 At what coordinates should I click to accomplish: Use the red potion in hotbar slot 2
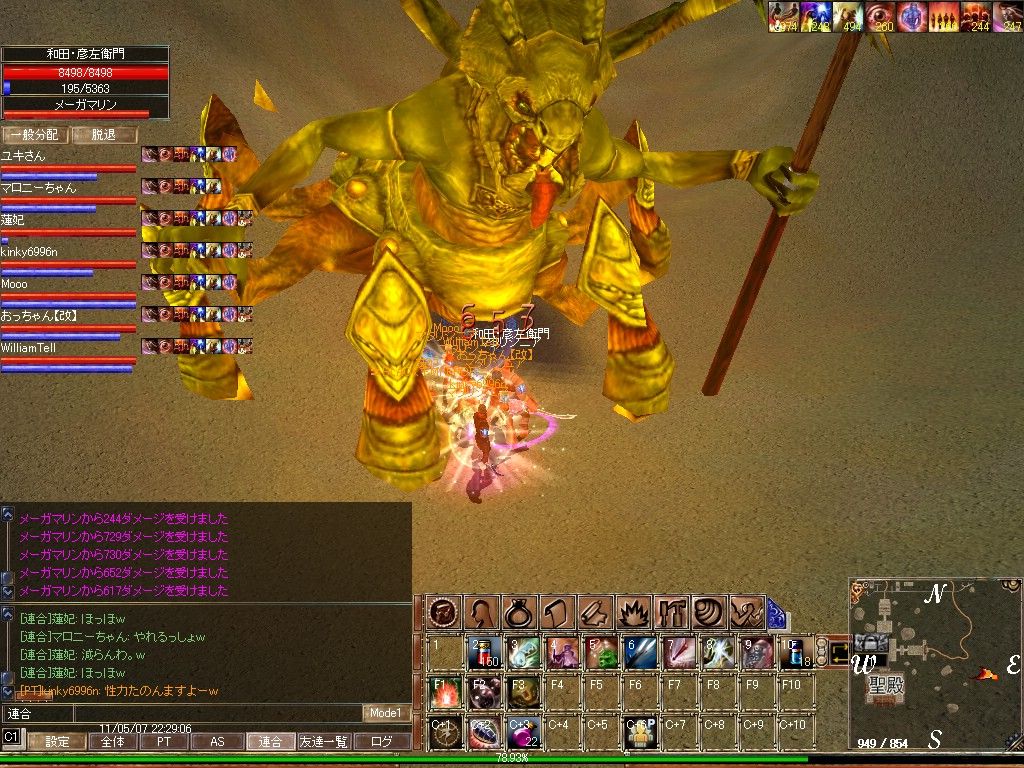483,652
